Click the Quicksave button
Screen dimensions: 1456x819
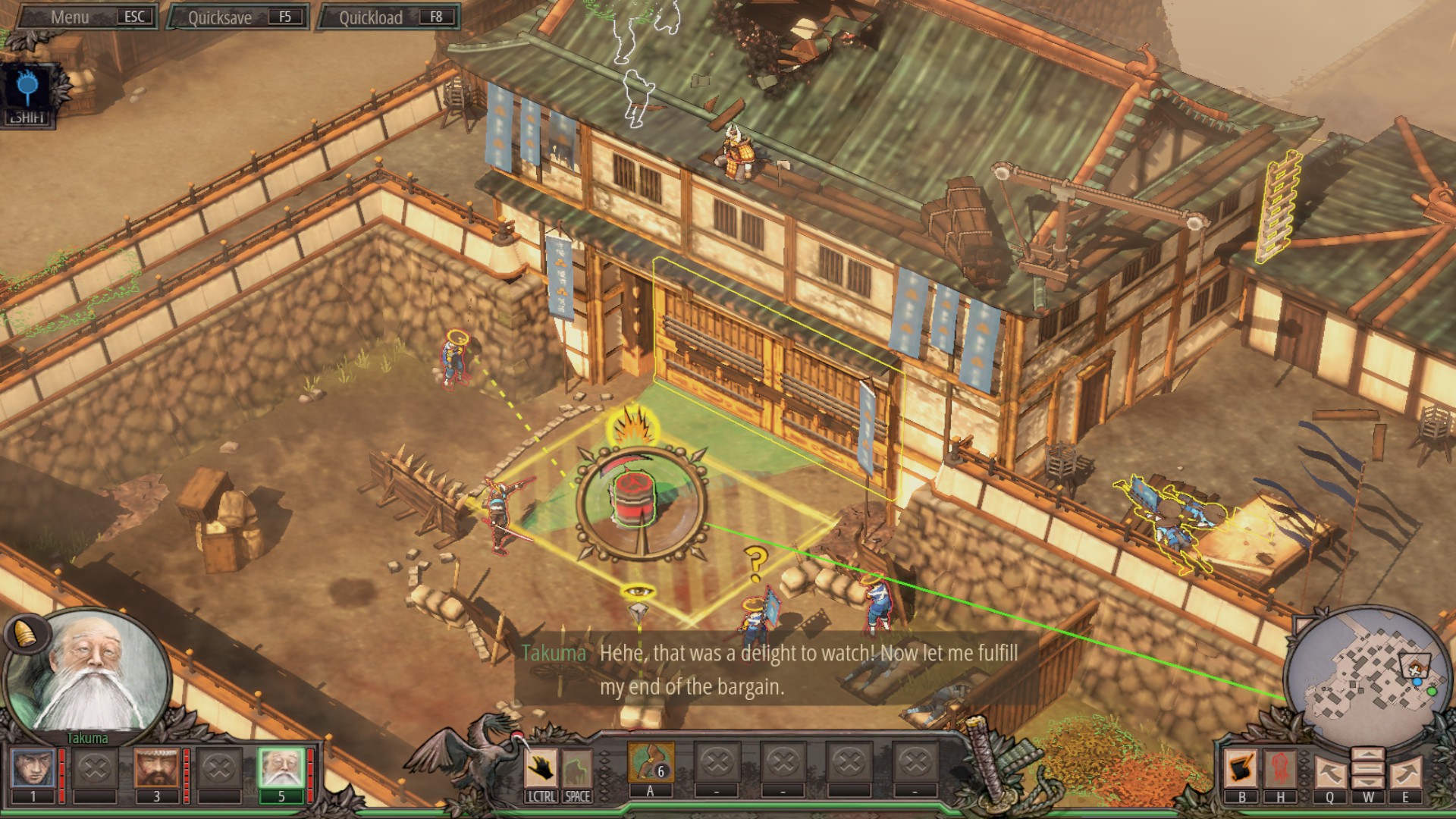click(x=237, y=17)
